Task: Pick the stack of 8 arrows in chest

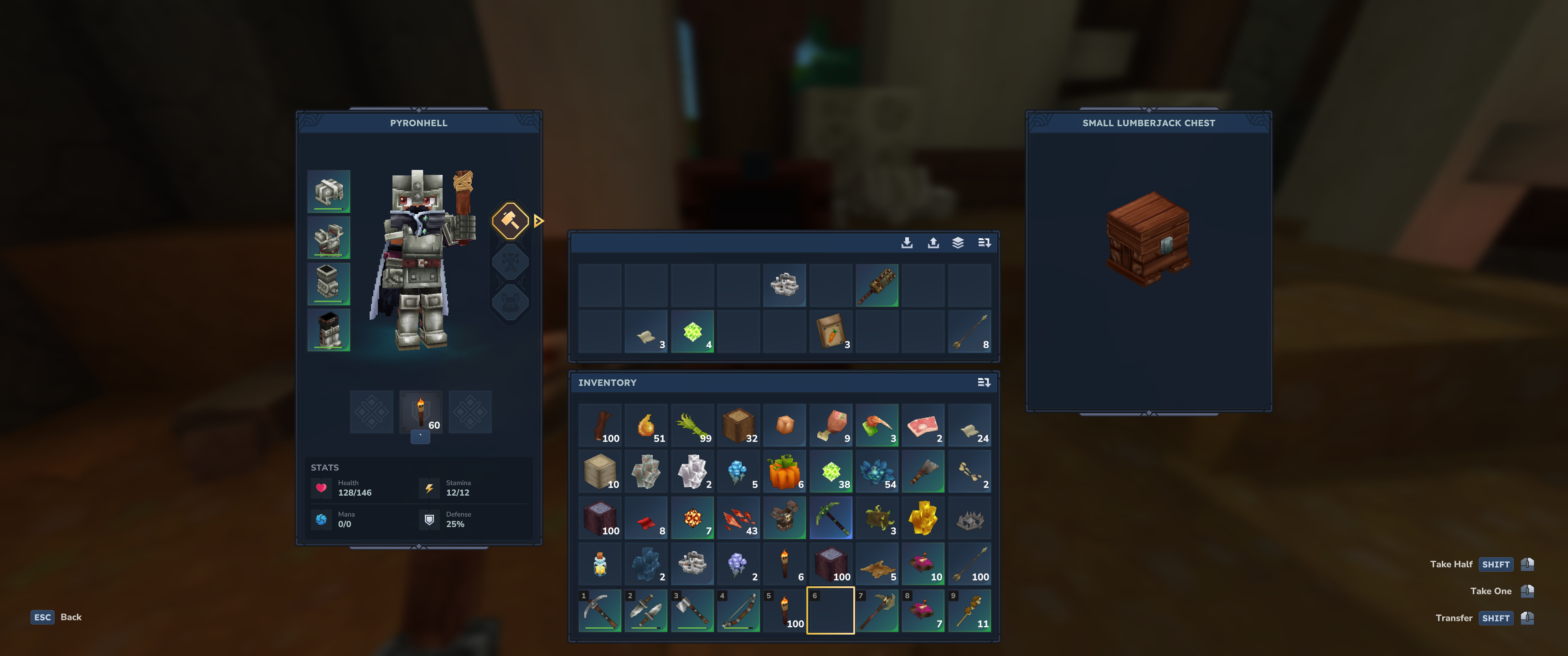Action: (970, 331)
